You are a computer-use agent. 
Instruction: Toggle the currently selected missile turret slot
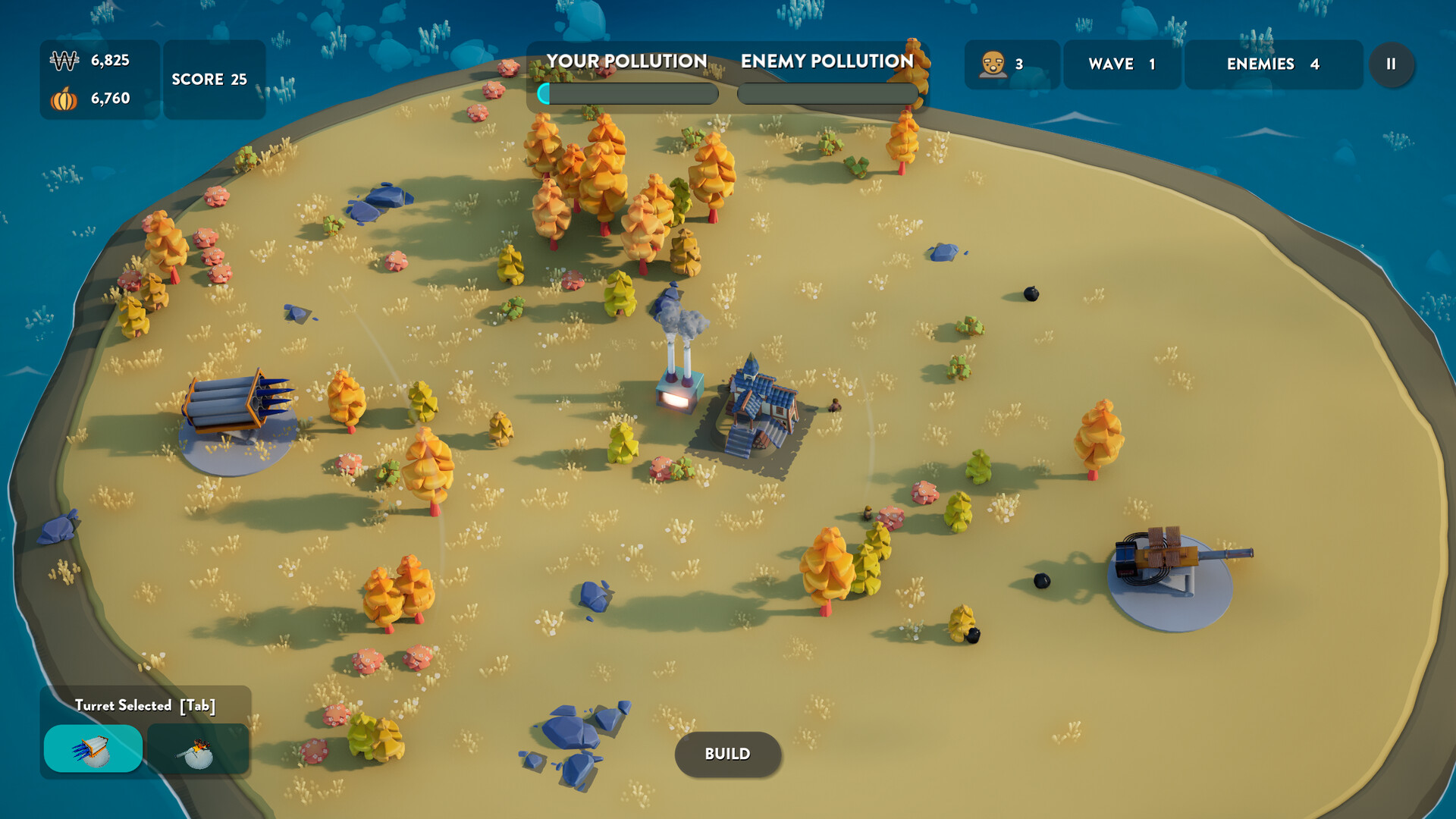point(94,748)
